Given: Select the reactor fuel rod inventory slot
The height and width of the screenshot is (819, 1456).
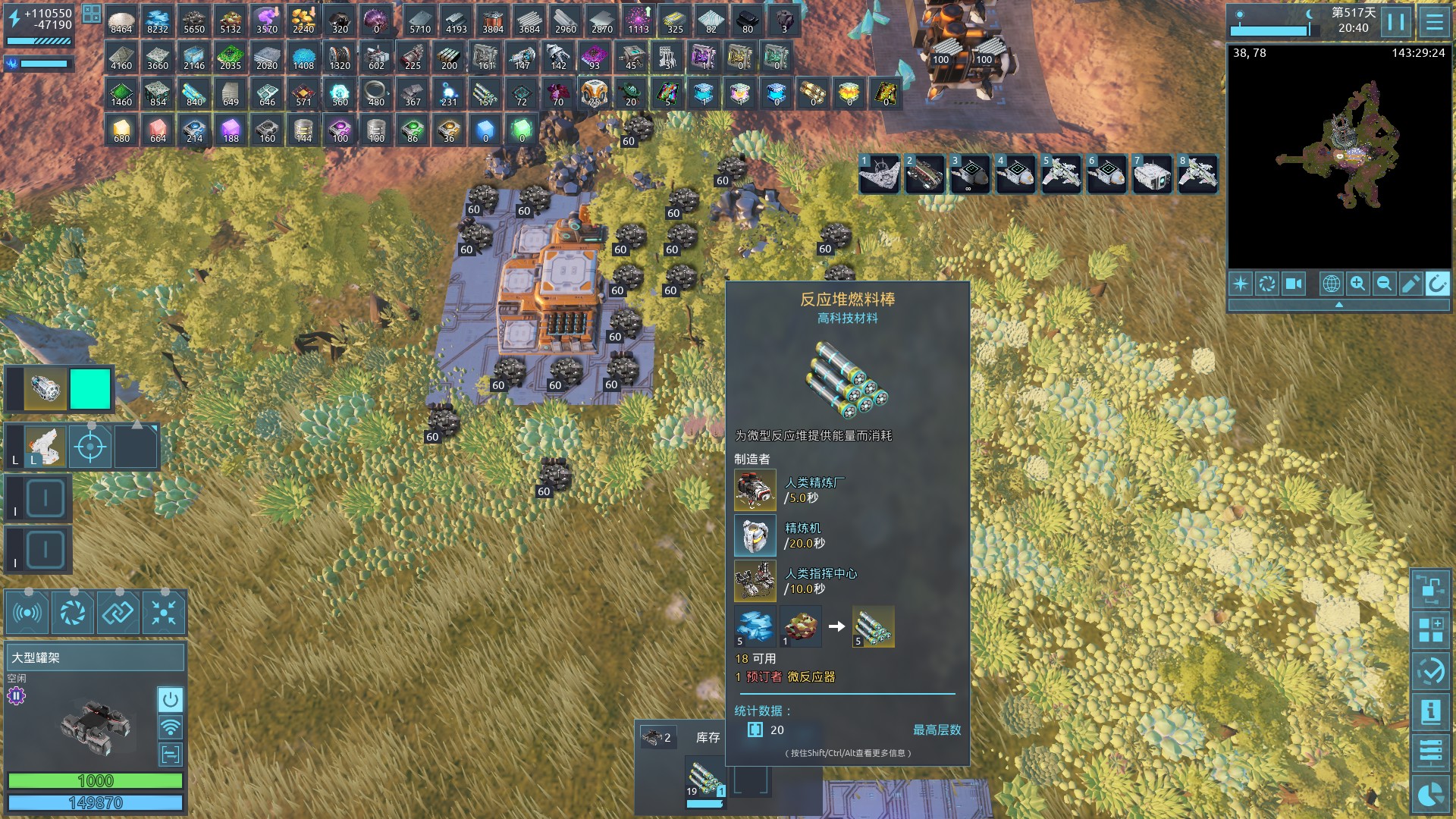Looking at the screenshot, I should pos(705,779).
